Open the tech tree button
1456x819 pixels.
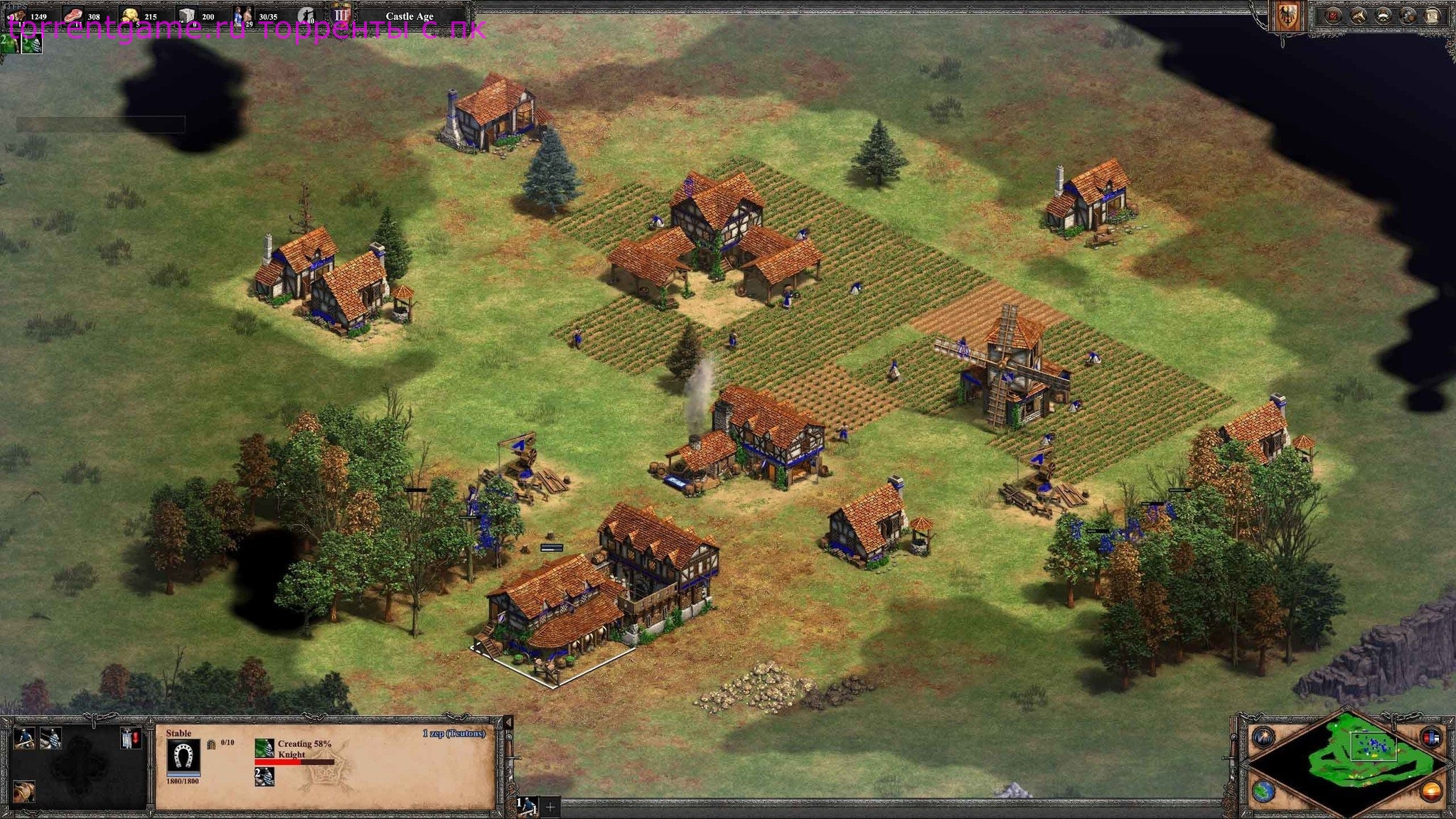click(x=1359, y=16)
